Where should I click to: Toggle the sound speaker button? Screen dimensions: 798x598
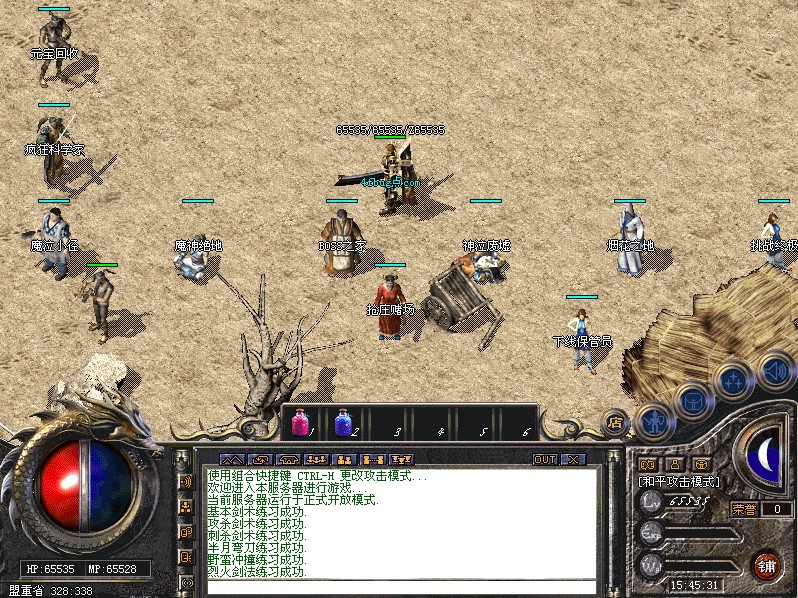click(x=774, y=369)
